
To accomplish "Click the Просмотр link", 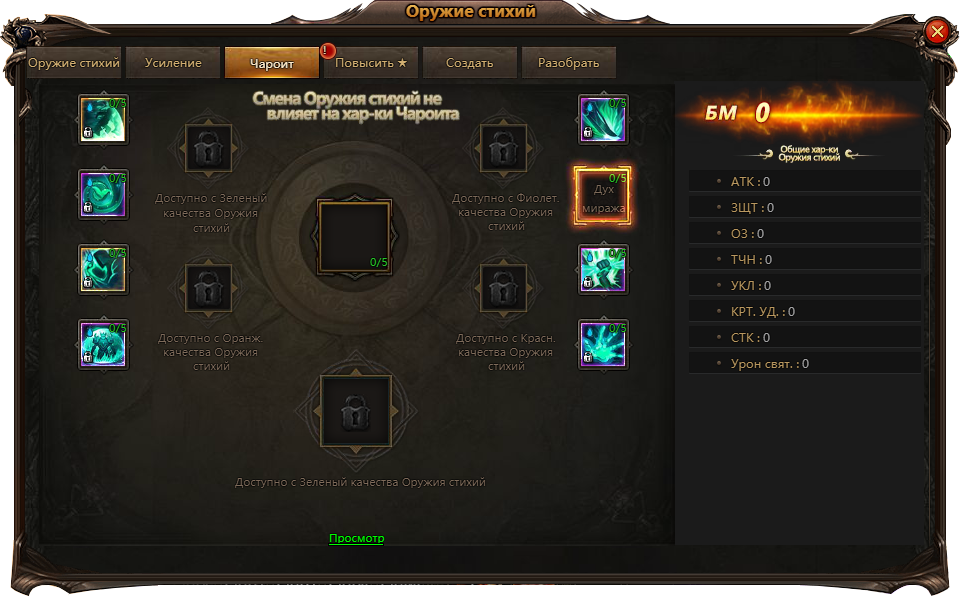I will pyautogui.click(x=356, y=538).
